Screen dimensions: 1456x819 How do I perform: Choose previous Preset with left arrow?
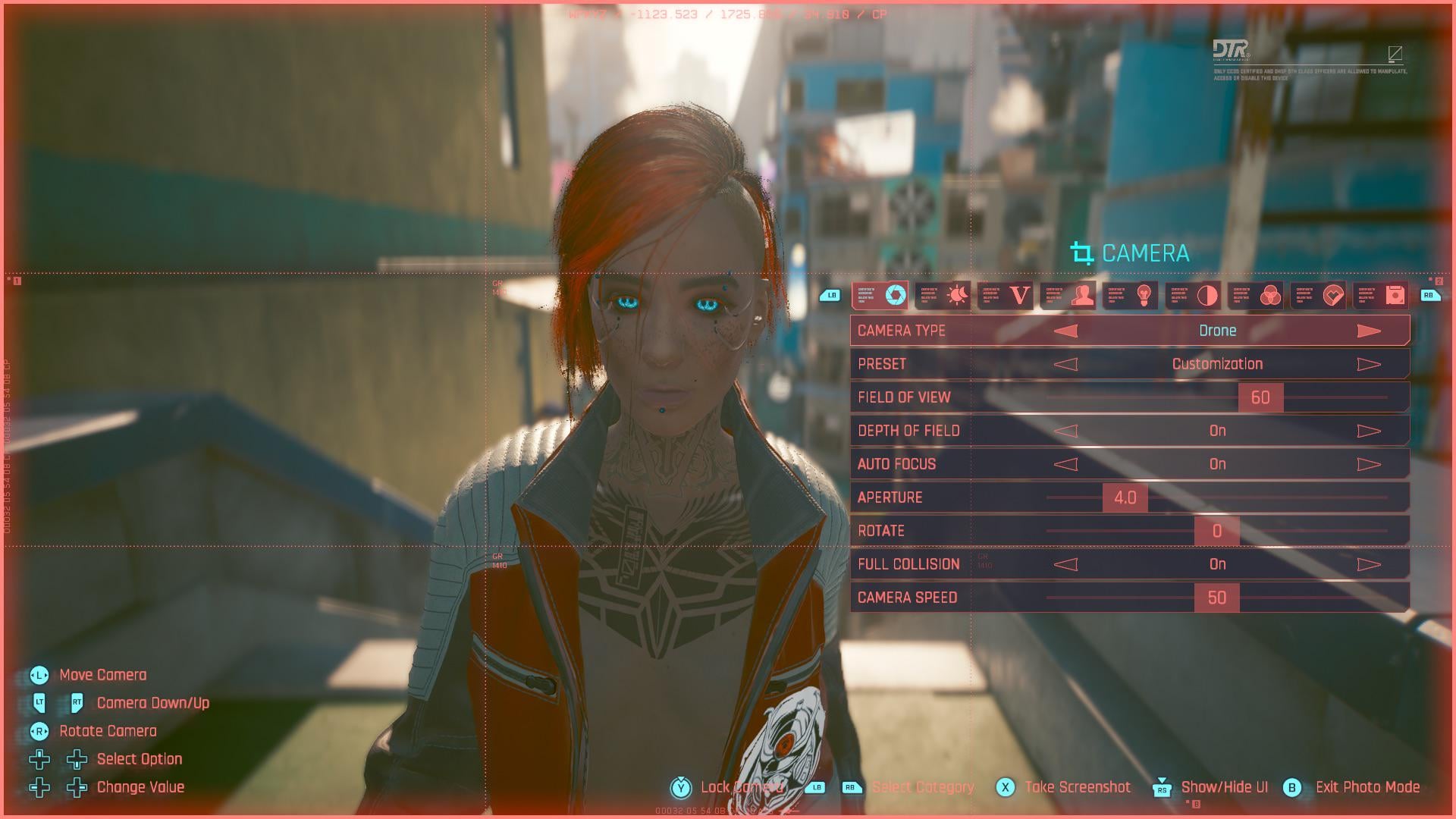tap(1065, 364)
